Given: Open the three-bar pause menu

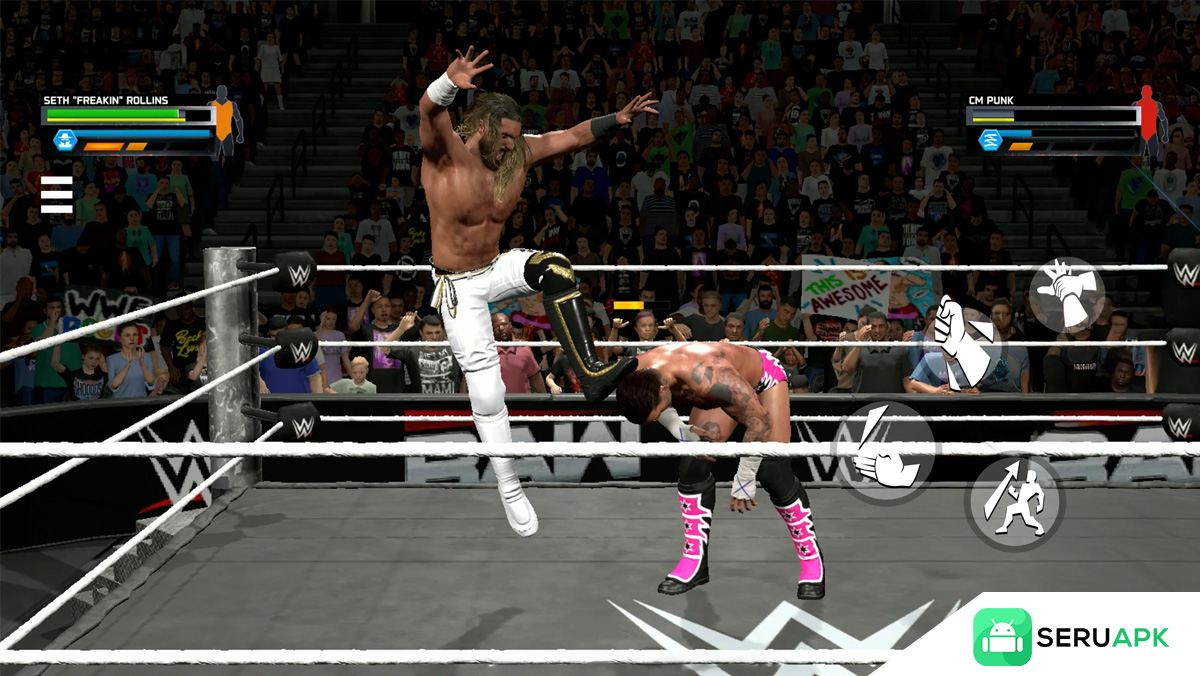Looking at the screenshot, I should click(x=56, y=195).
